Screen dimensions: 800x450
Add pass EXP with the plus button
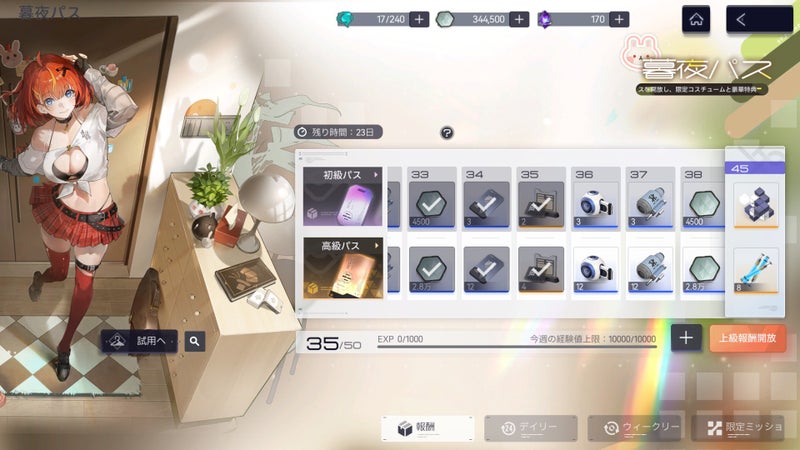tap(685, 338)
